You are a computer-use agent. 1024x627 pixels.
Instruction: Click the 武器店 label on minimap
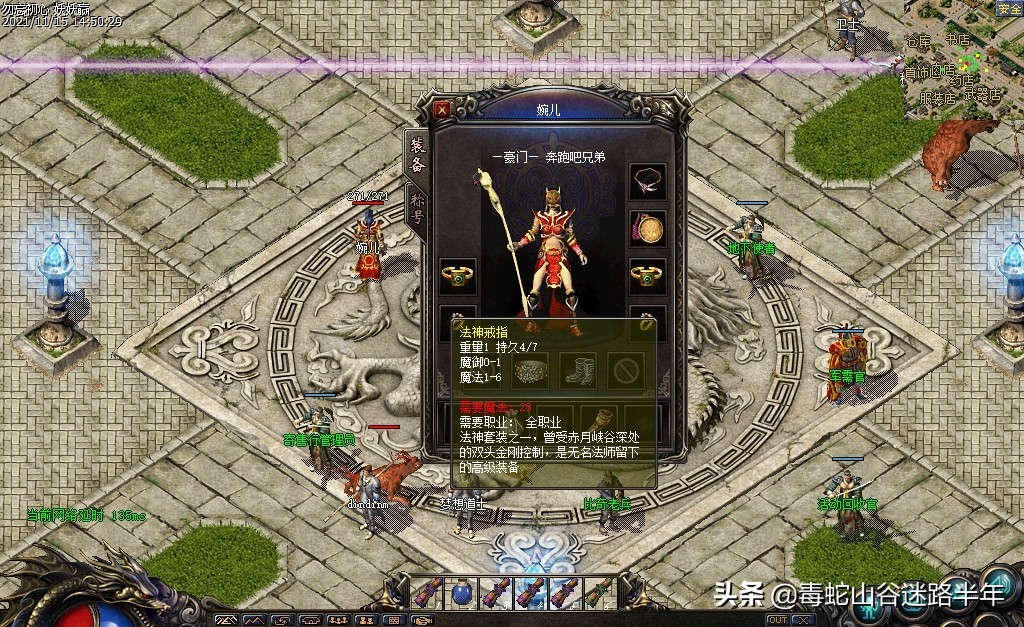[982, 96]
